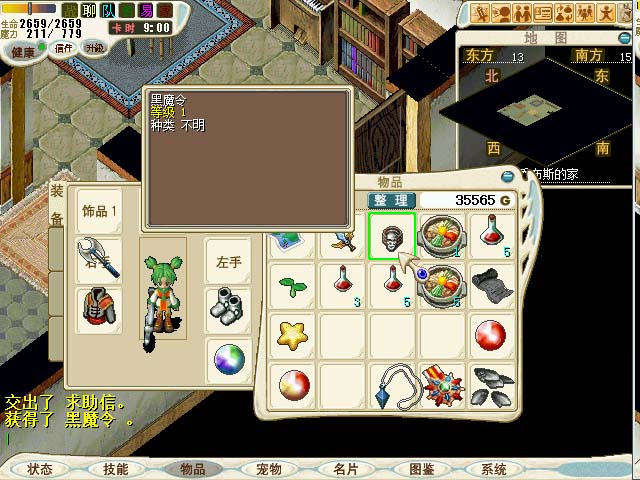Select the yellow star item
This screenshot has height=480, width=640.
292,334
